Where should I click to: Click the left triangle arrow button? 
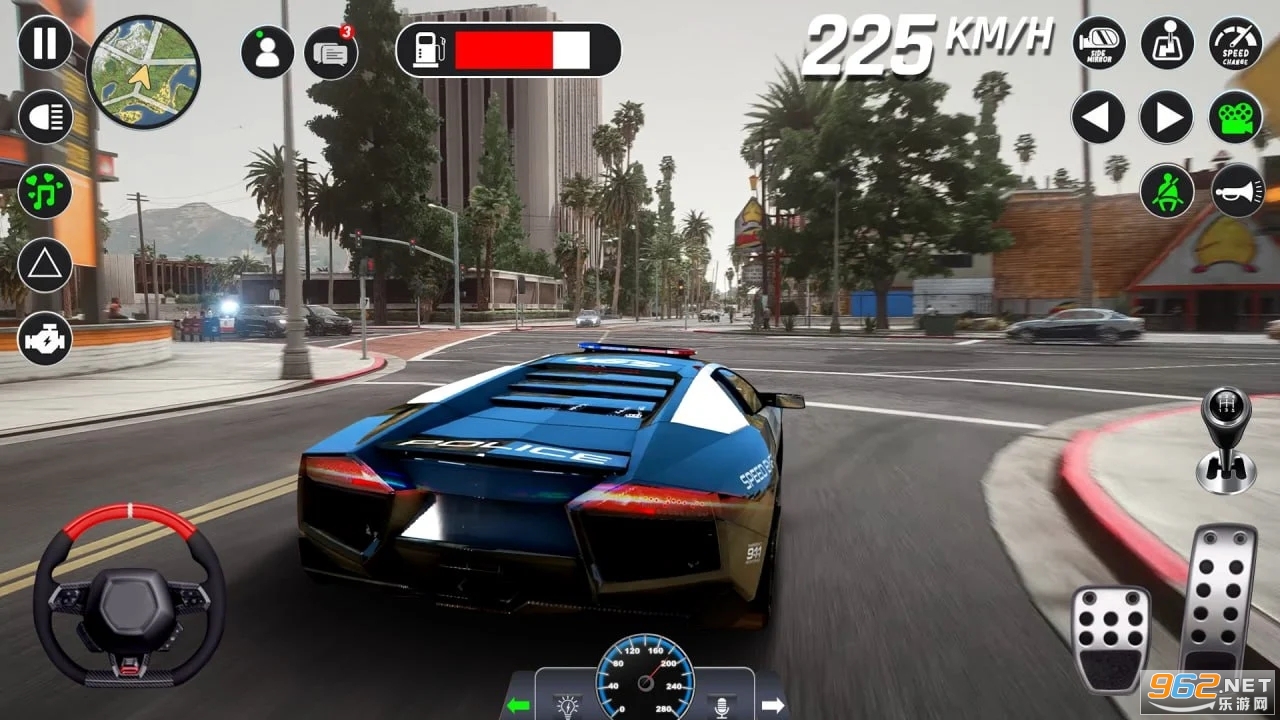tap(1099, 117)
